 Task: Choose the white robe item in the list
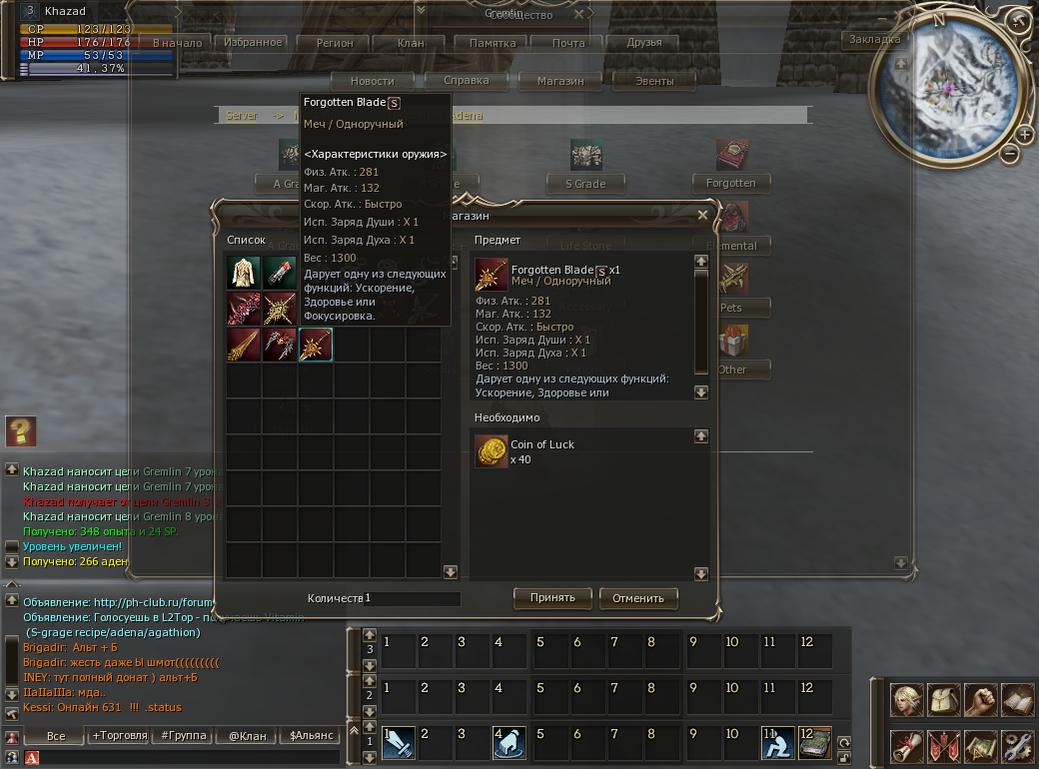244,272
